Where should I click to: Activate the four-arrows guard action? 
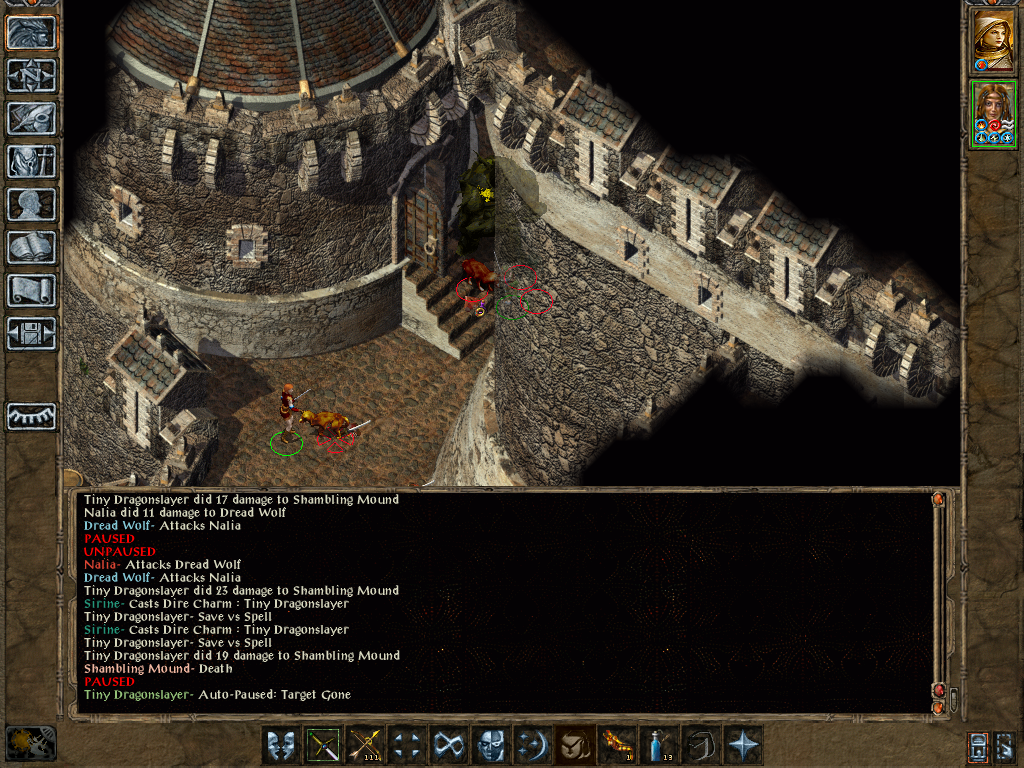pyautogui.click(x=406, y=745)
